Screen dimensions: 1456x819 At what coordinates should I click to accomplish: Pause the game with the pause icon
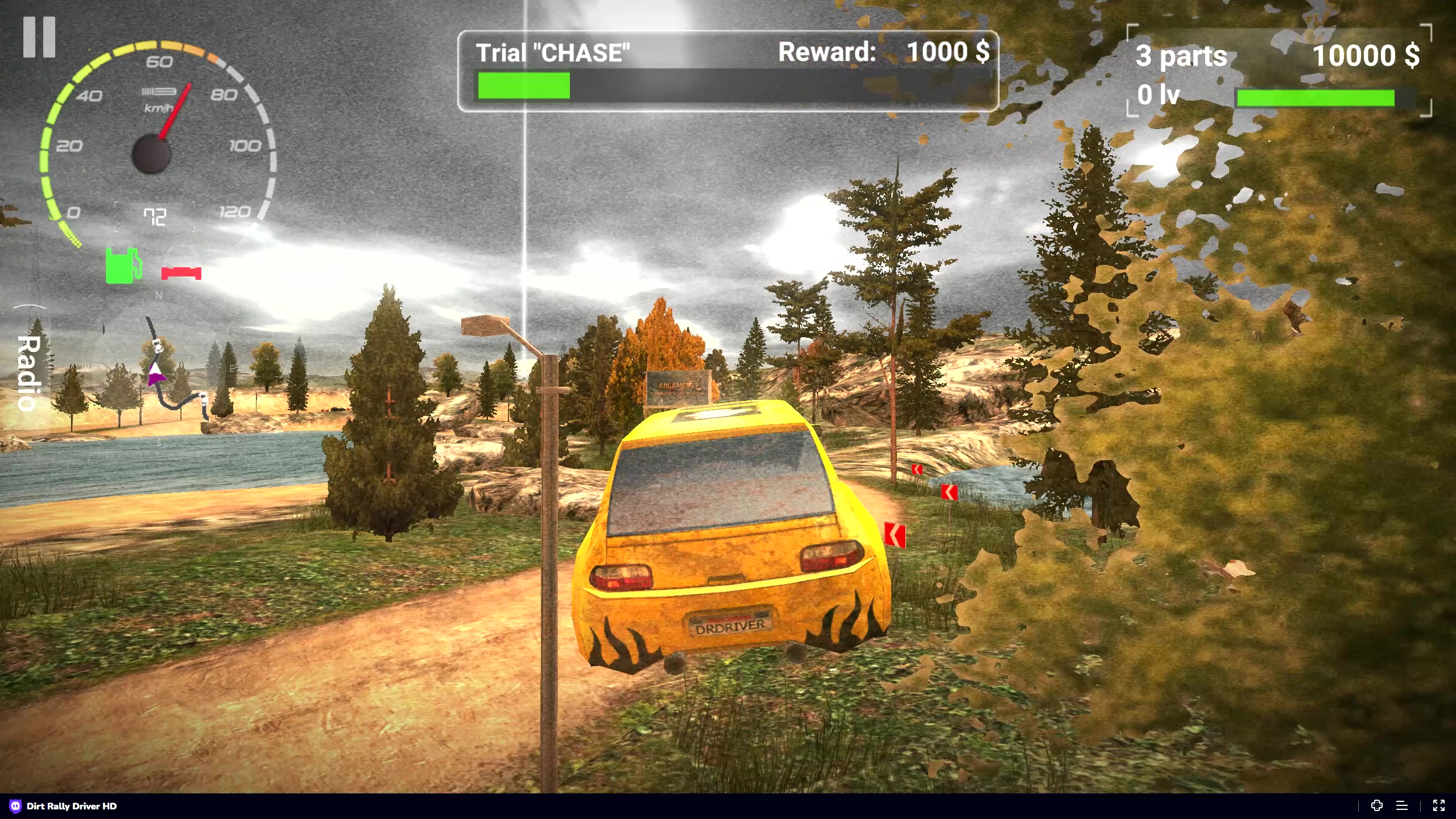coord(40,36)
